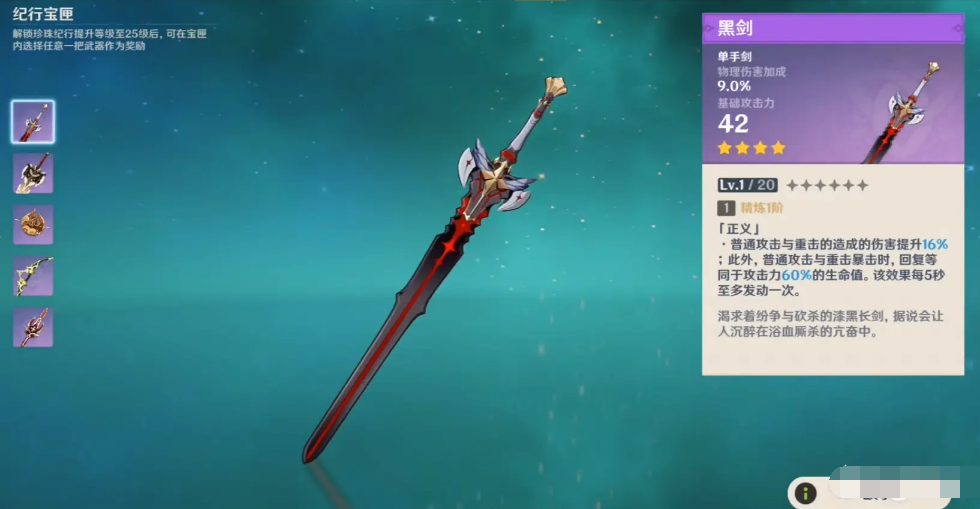Choose the Serpent Spine claymore thumbnail
The width and height of the screenshot is (980, 509).
[33, 173]
